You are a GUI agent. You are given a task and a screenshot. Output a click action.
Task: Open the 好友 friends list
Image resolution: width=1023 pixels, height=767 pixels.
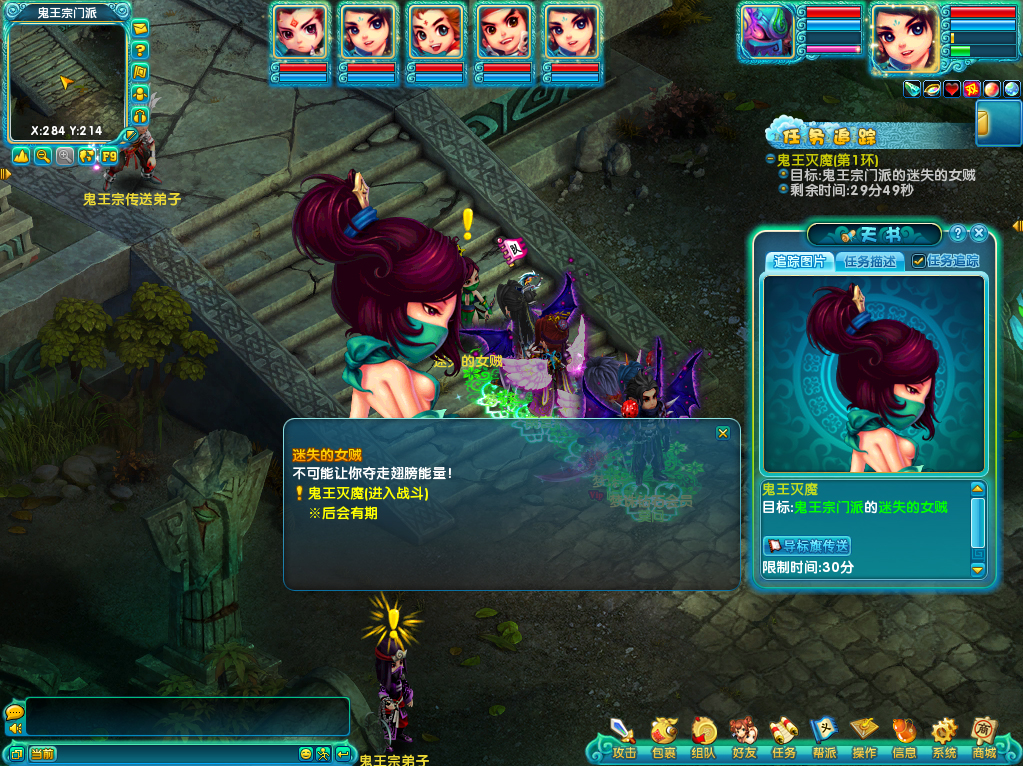(743, 738)
